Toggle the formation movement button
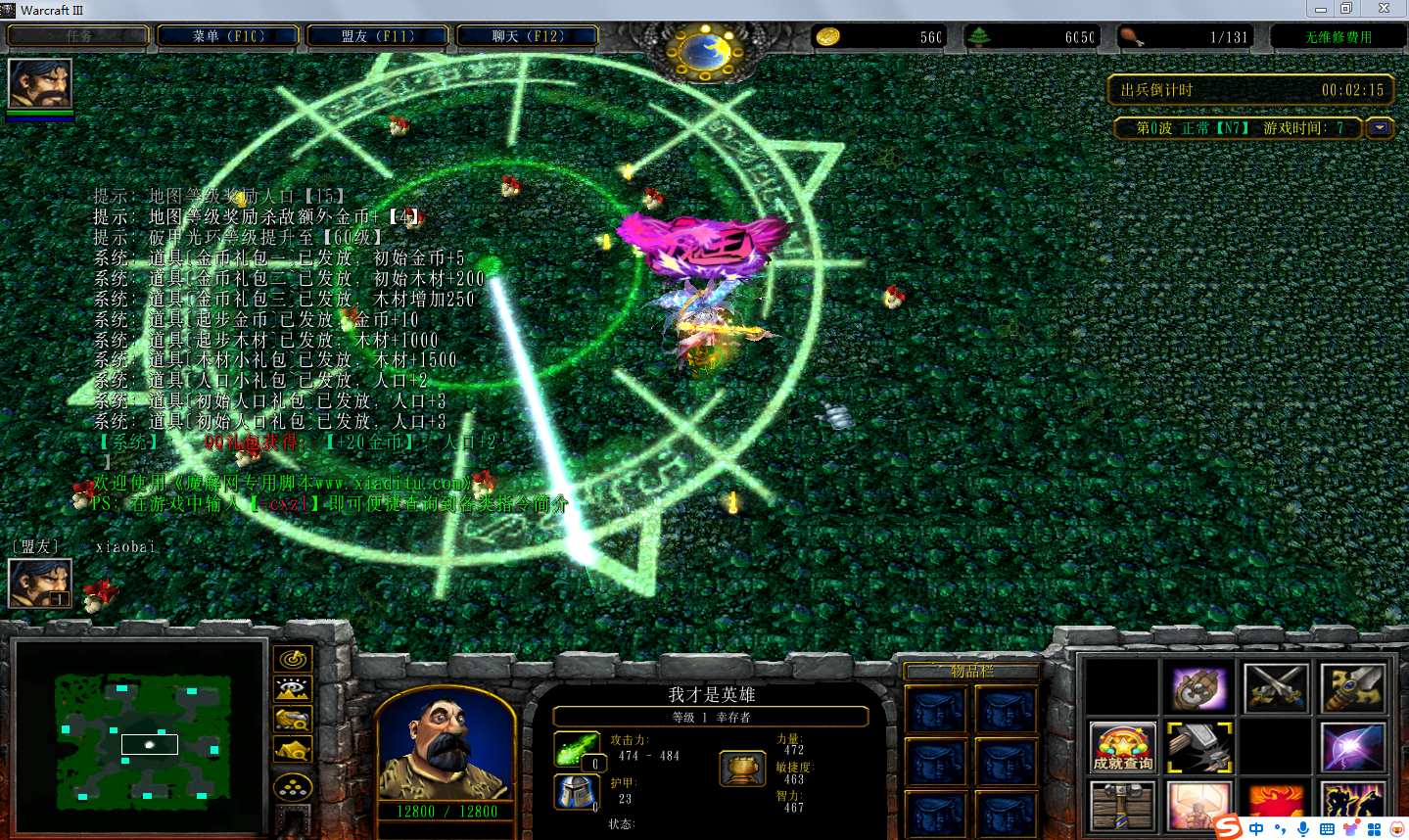The width and height of the screenshot is (1409, 840). click(292, 786)
